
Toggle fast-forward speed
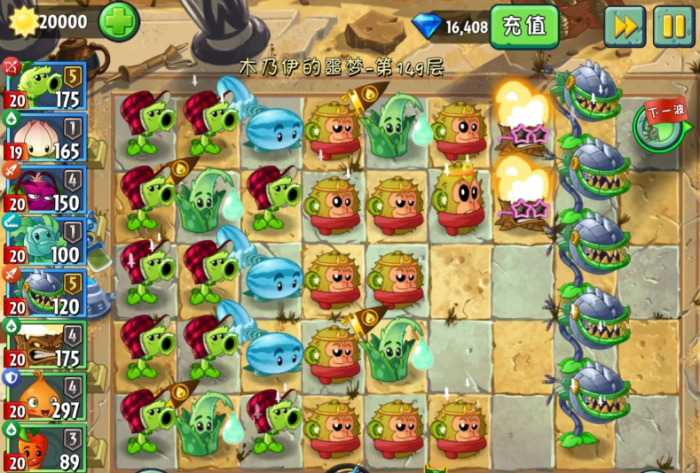[x=624, y=26]
